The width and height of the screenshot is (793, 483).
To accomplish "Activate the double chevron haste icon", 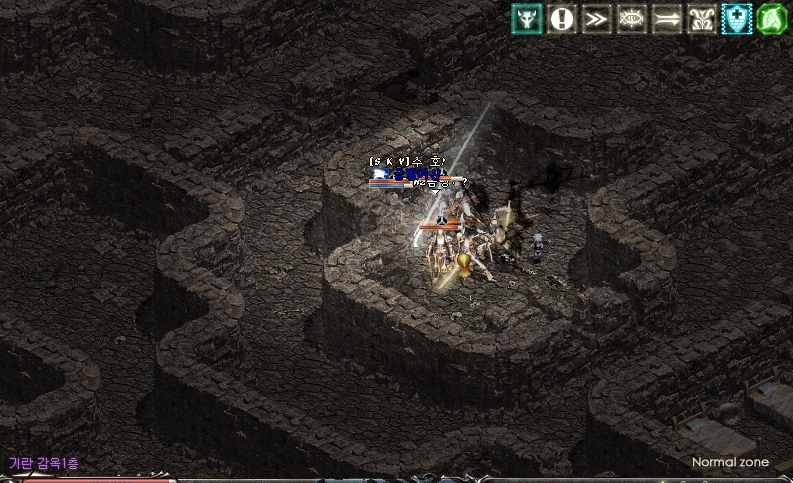I will pyautogui.click(x=597, y=18).
